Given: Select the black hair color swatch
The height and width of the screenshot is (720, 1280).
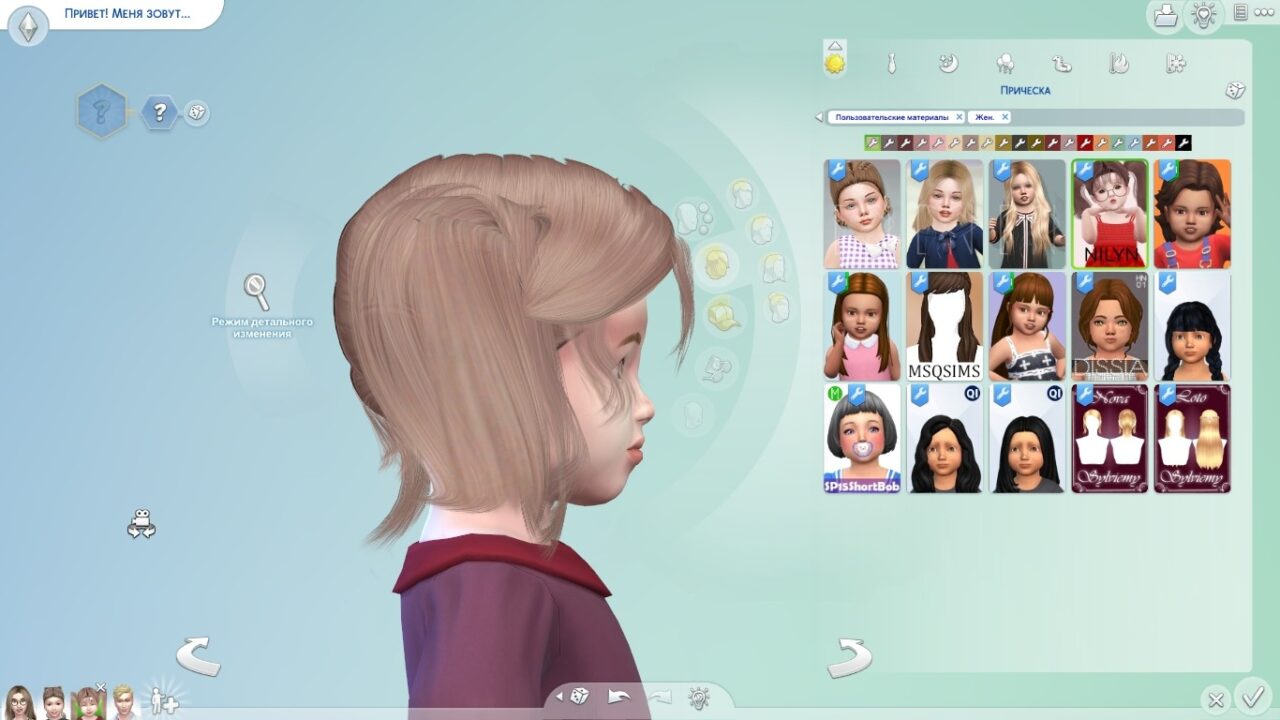Looking at the screenshot, I should click(x=1184, y=143).
